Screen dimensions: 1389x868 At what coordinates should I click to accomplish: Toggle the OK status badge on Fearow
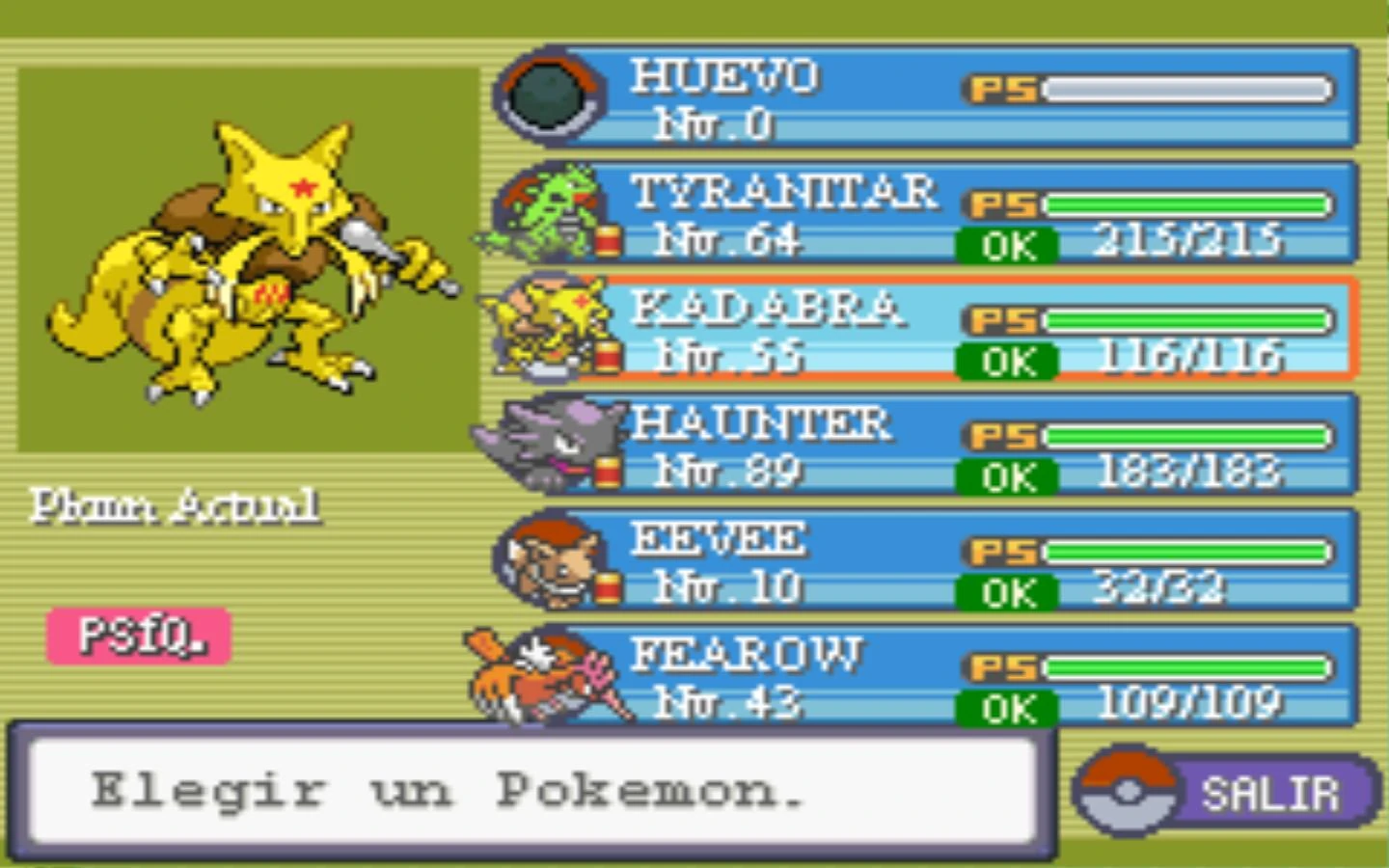coord(1006,711)
